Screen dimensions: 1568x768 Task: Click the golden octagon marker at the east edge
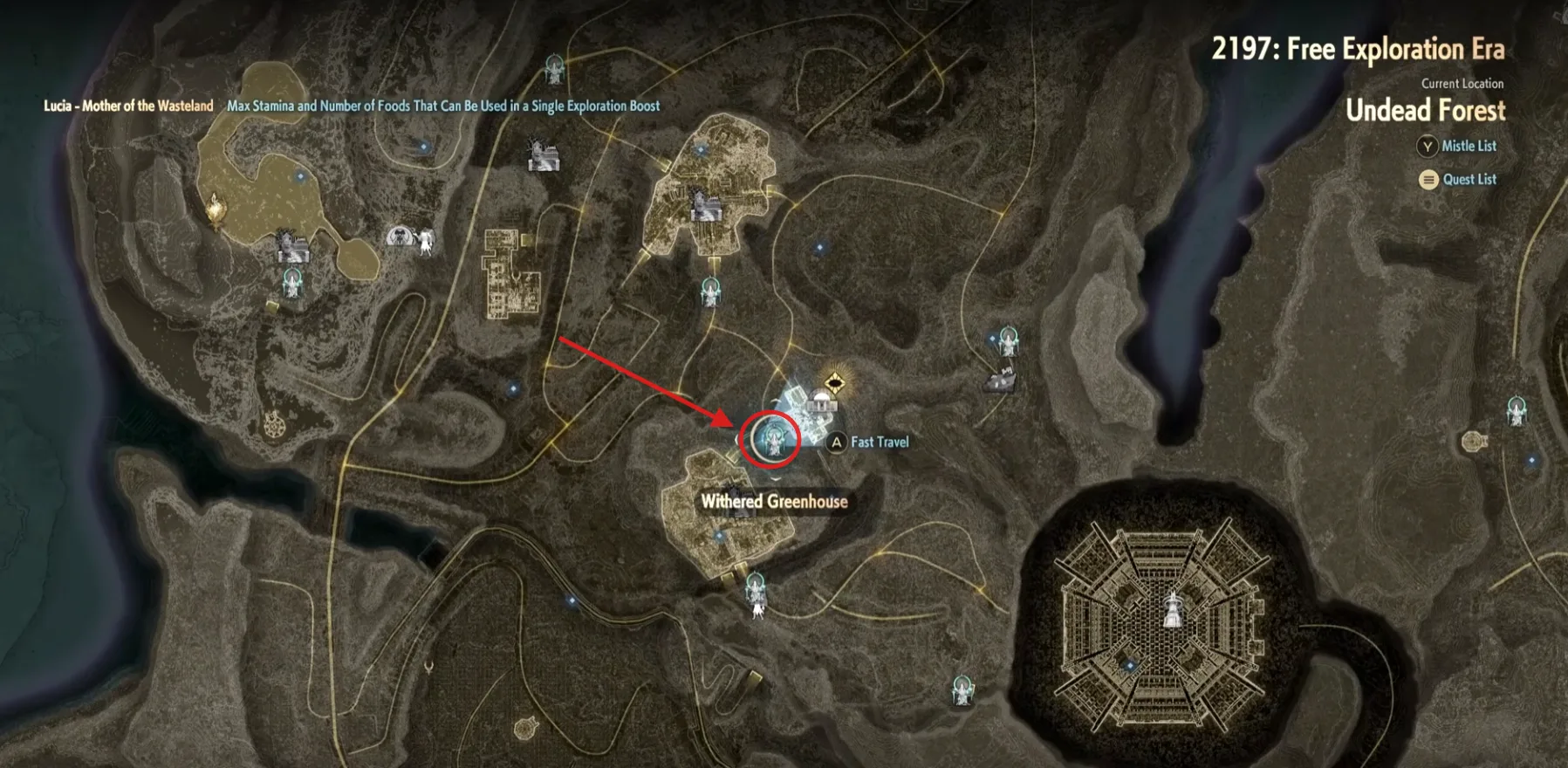pyautogui.click(x=1474, y=441)
